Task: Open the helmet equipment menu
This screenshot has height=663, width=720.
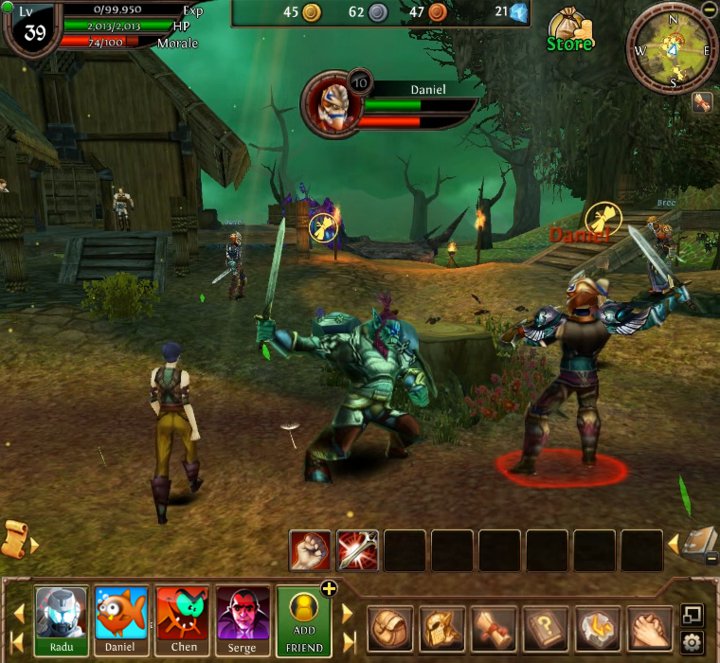Action: (x=442, y=628)
